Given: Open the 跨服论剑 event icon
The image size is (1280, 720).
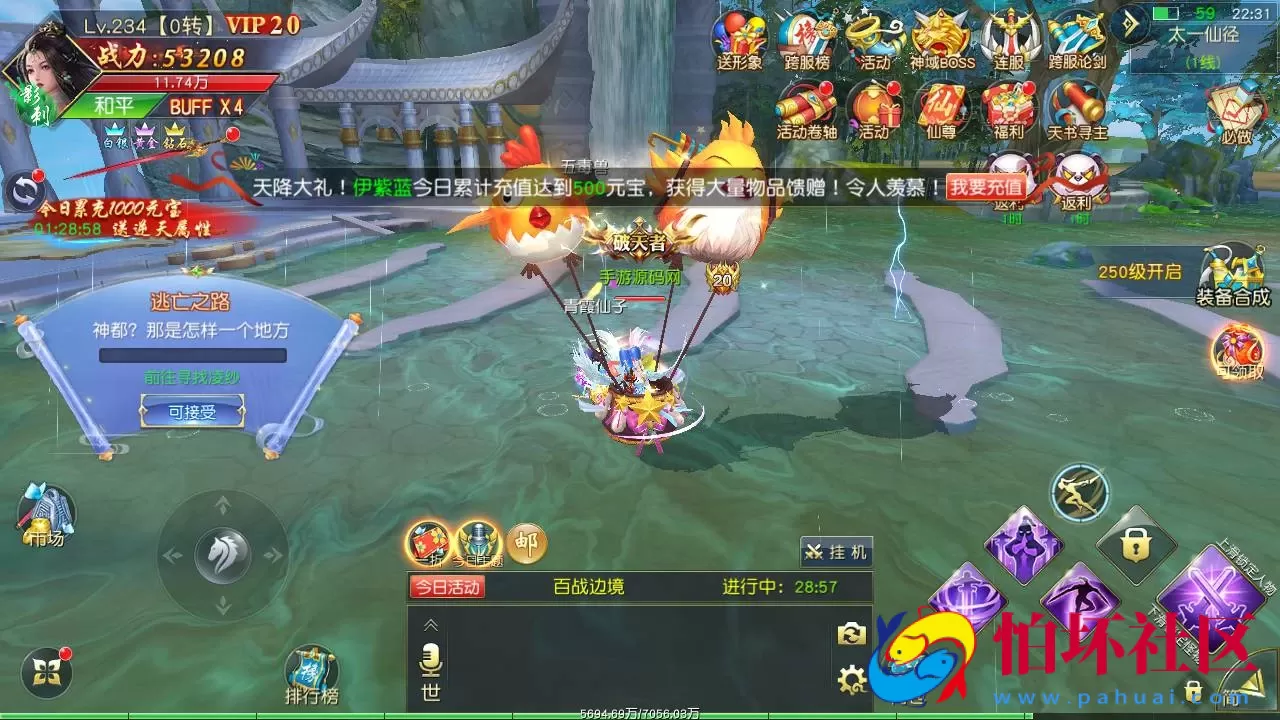Looking at the screenshot, I should pyautogui.click(x=1077, y=40).
